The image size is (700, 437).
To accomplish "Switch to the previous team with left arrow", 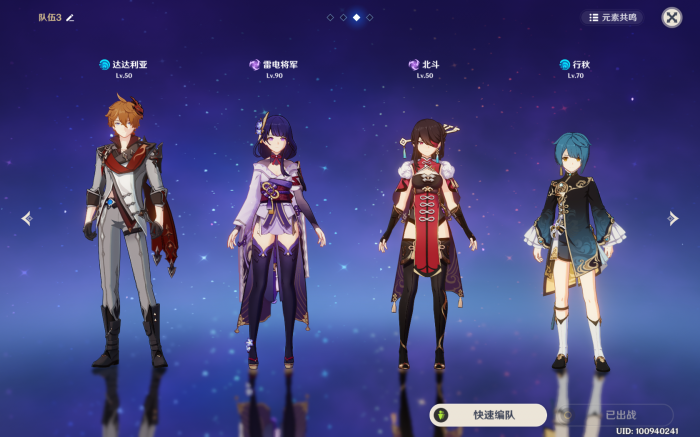I will [26, 218].
